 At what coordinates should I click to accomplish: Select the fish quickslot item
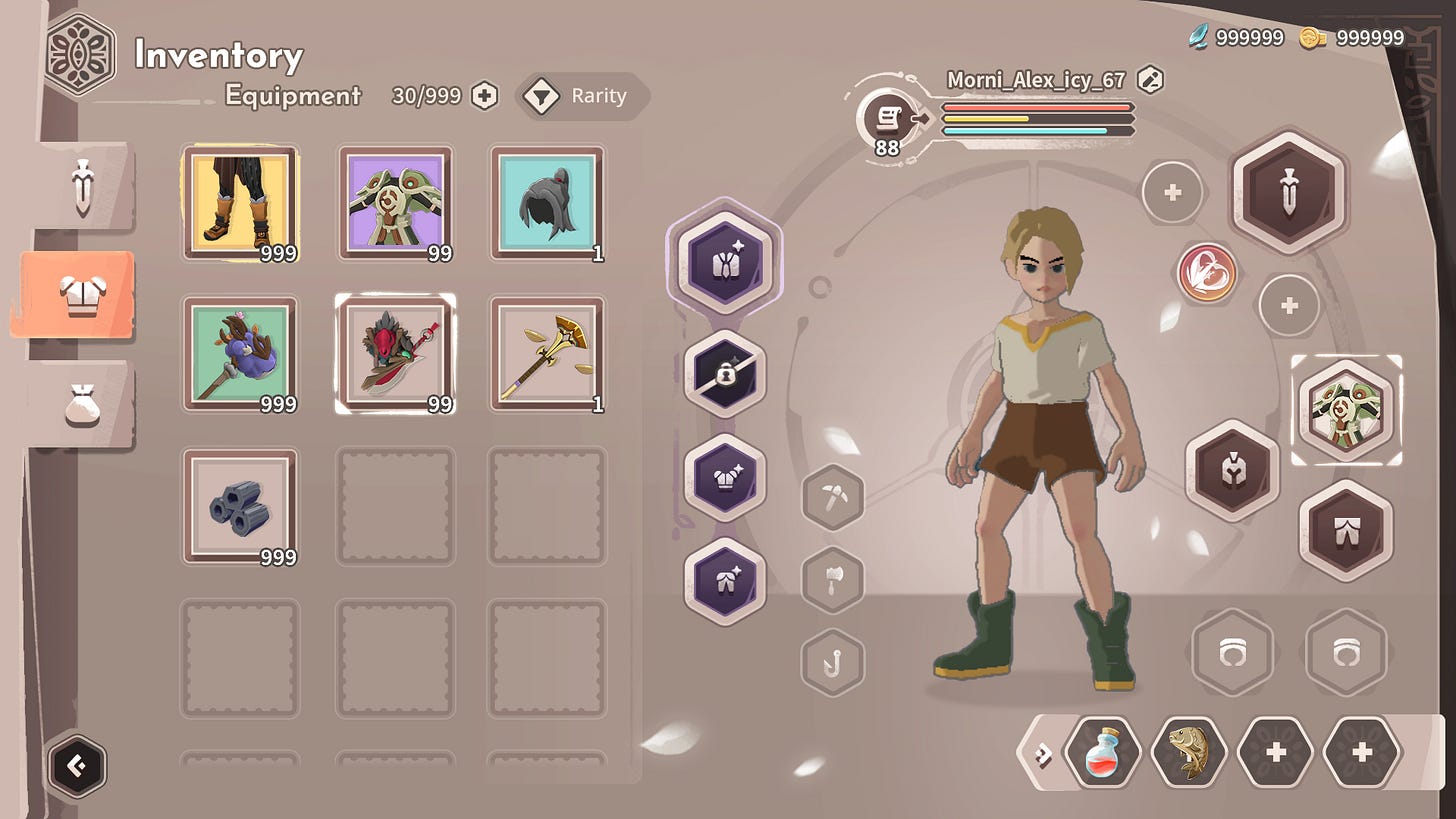pyautogui.click(x=1189, y=751)
